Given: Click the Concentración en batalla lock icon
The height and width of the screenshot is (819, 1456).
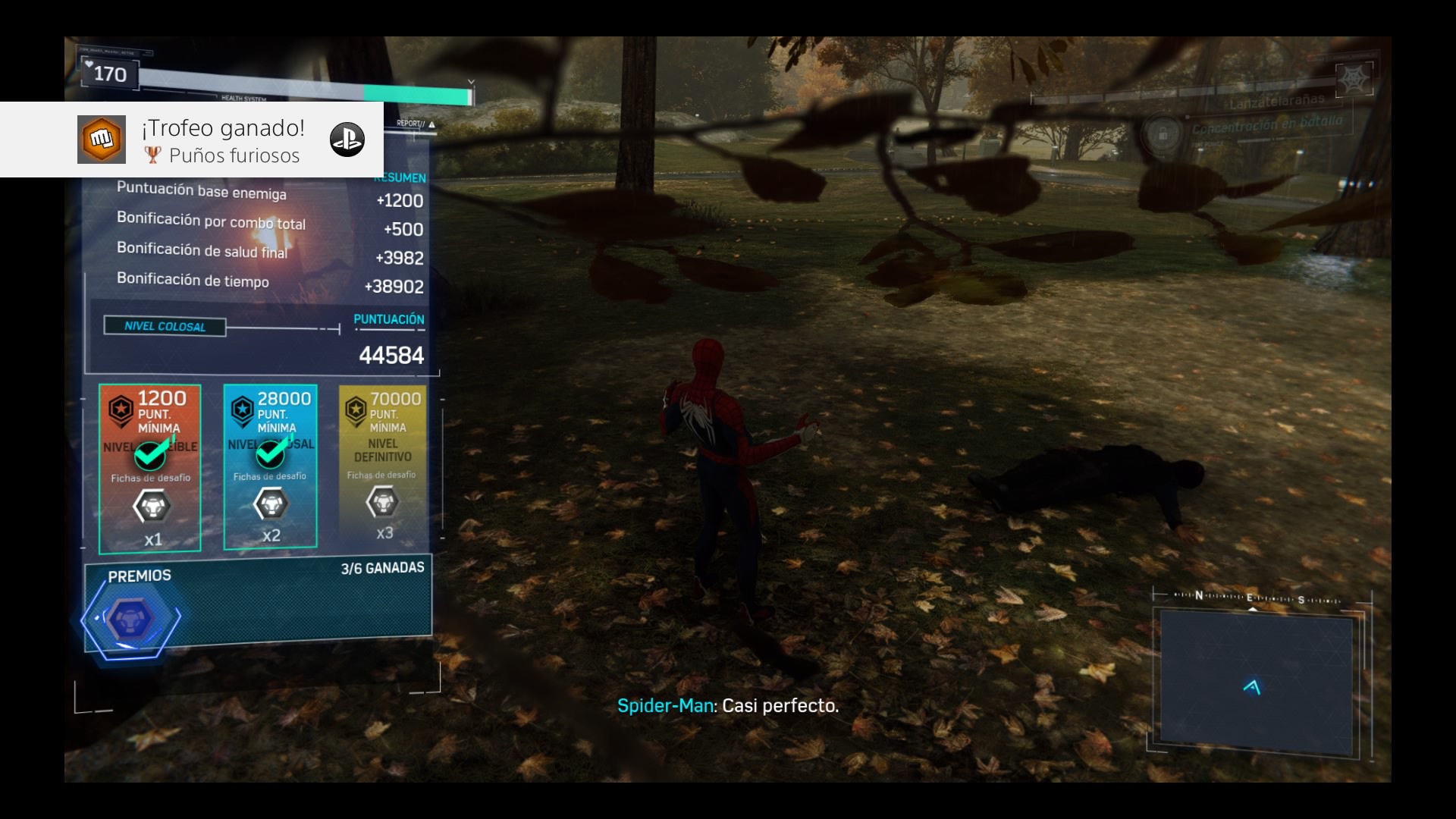Looking at the screenshot, I should tap(1162, 133).
